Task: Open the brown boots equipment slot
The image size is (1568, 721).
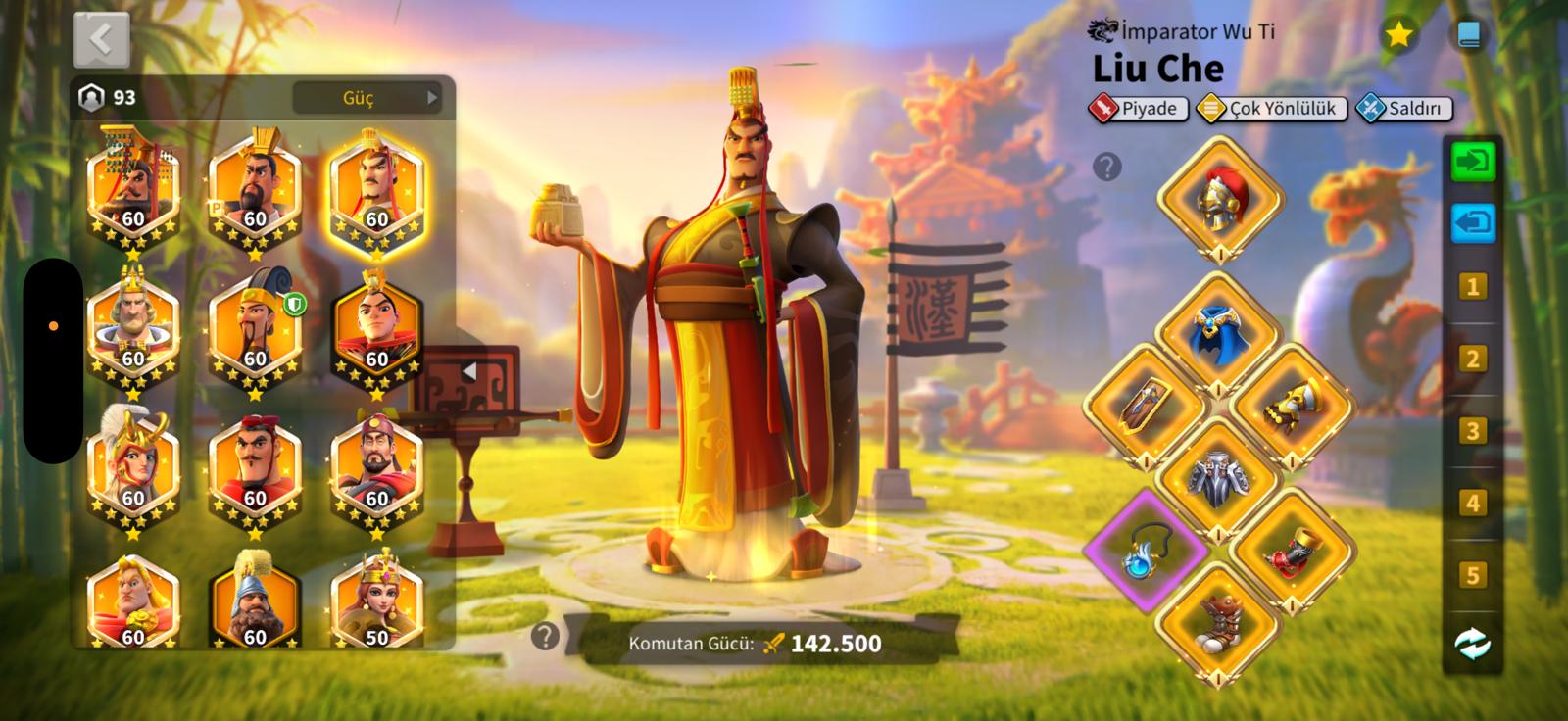Action: click(x=1219, y=622)
